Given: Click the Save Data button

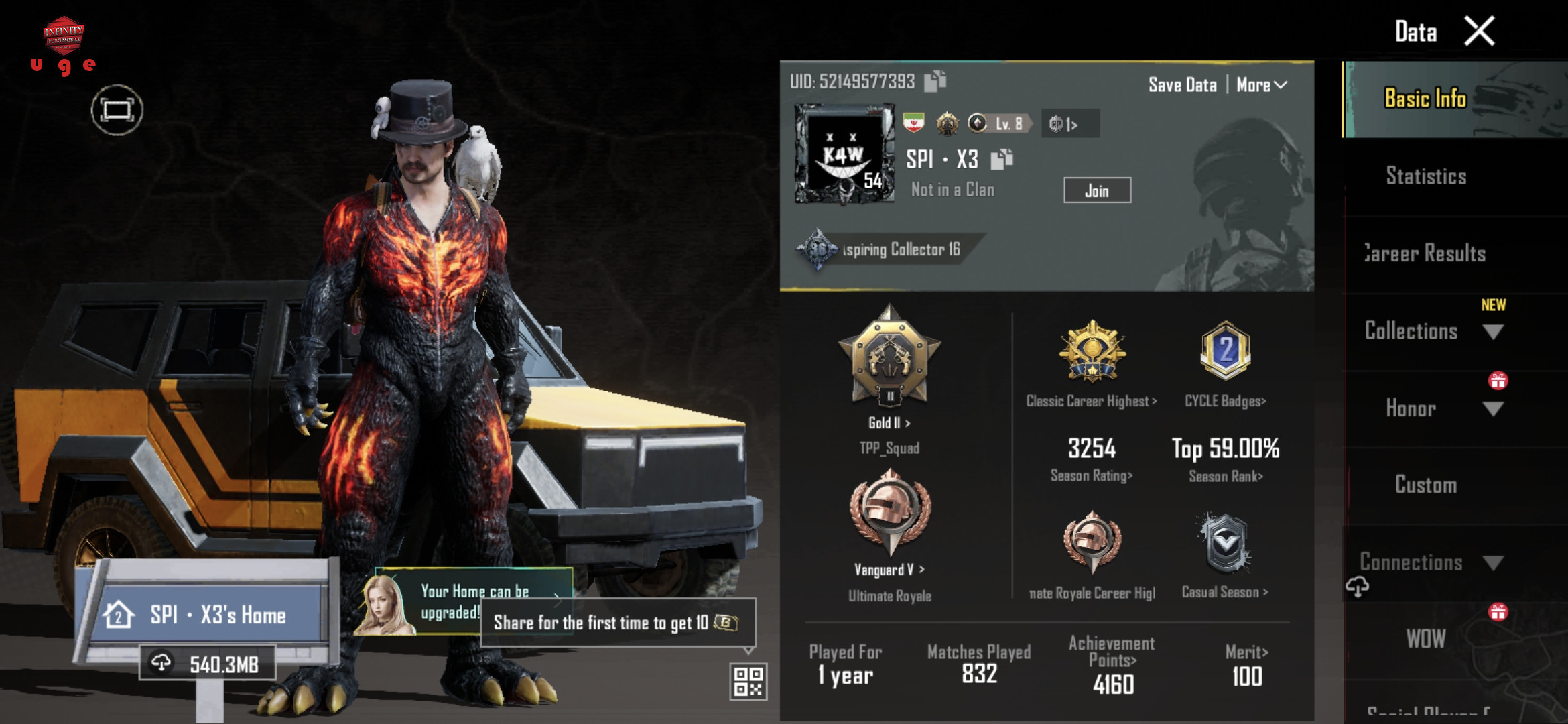Looking at the screenshot, I should coord(1182,85).
